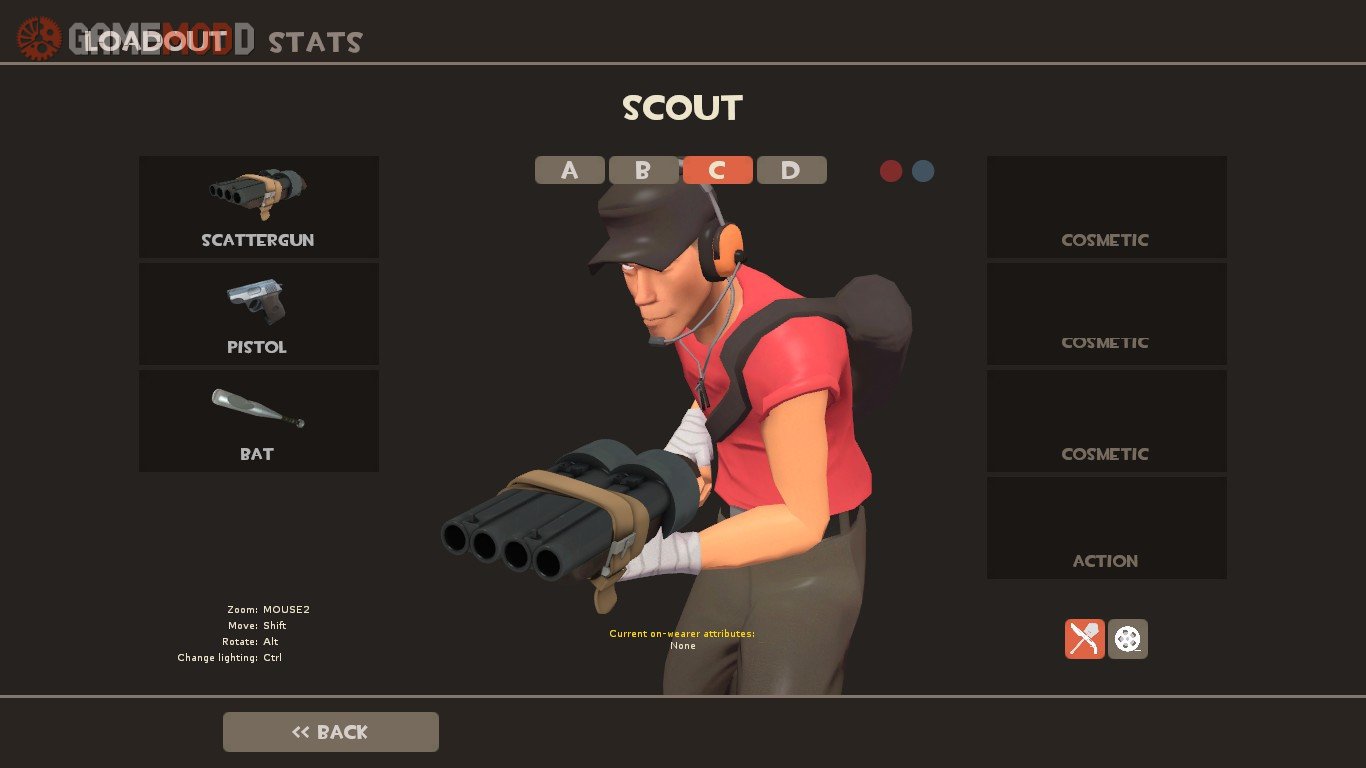The image size is (1366, 768).
Task: Switch to loadout preset D
Action: [x=791, y=170]
